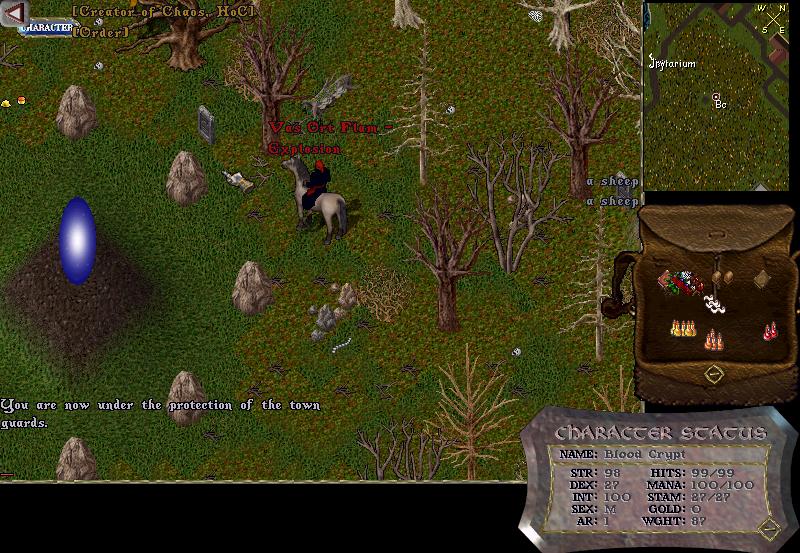Open the Character bar
This screenshot has width=800, height=553.
point(45,28)
